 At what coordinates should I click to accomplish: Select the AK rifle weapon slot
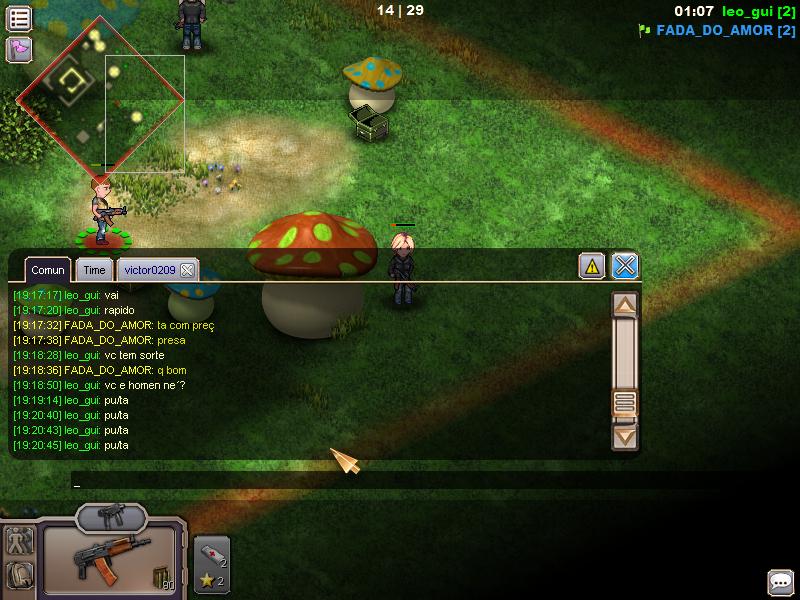110,561
